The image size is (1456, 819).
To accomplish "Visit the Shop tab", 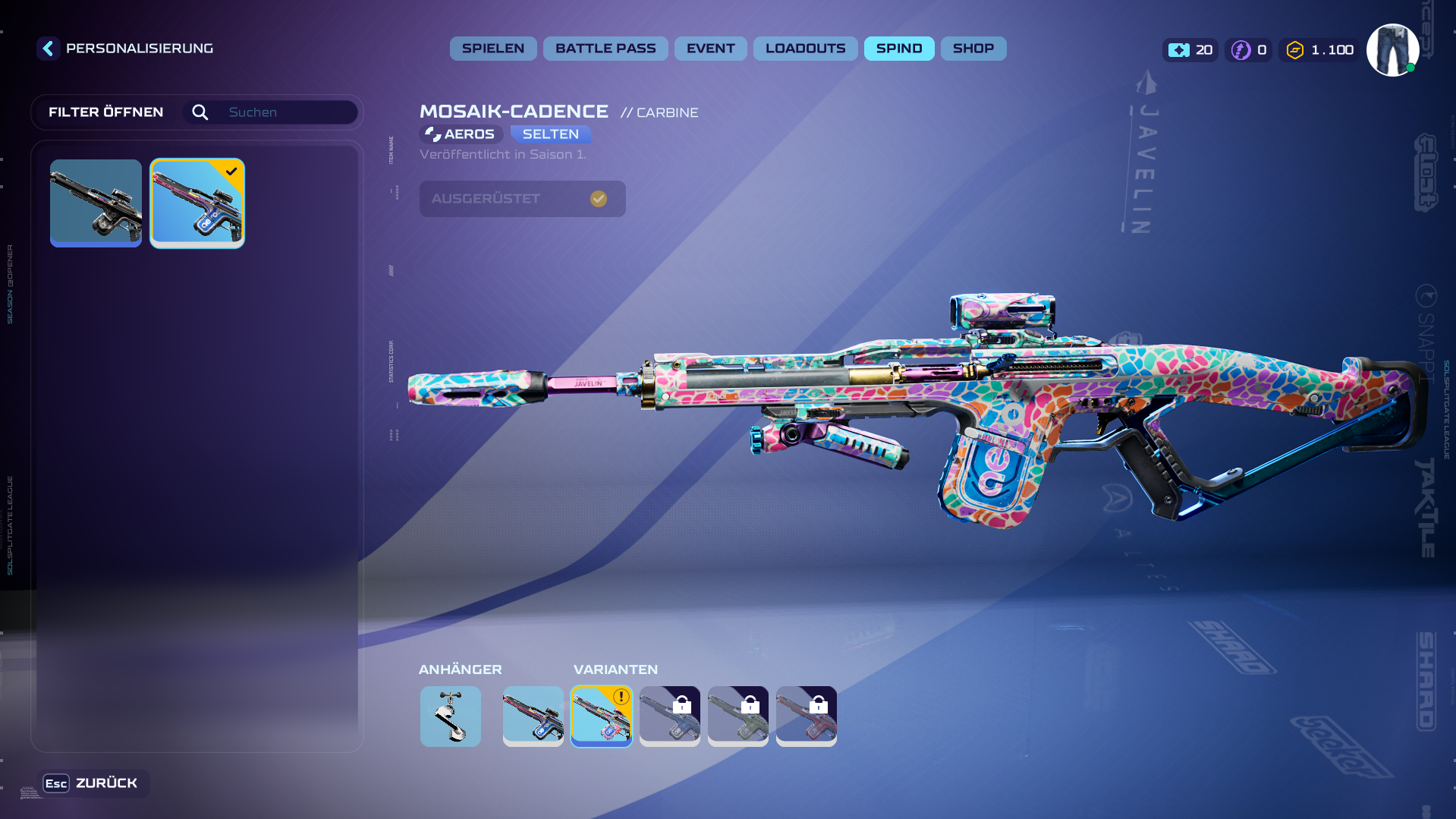I will click(973, 49).
